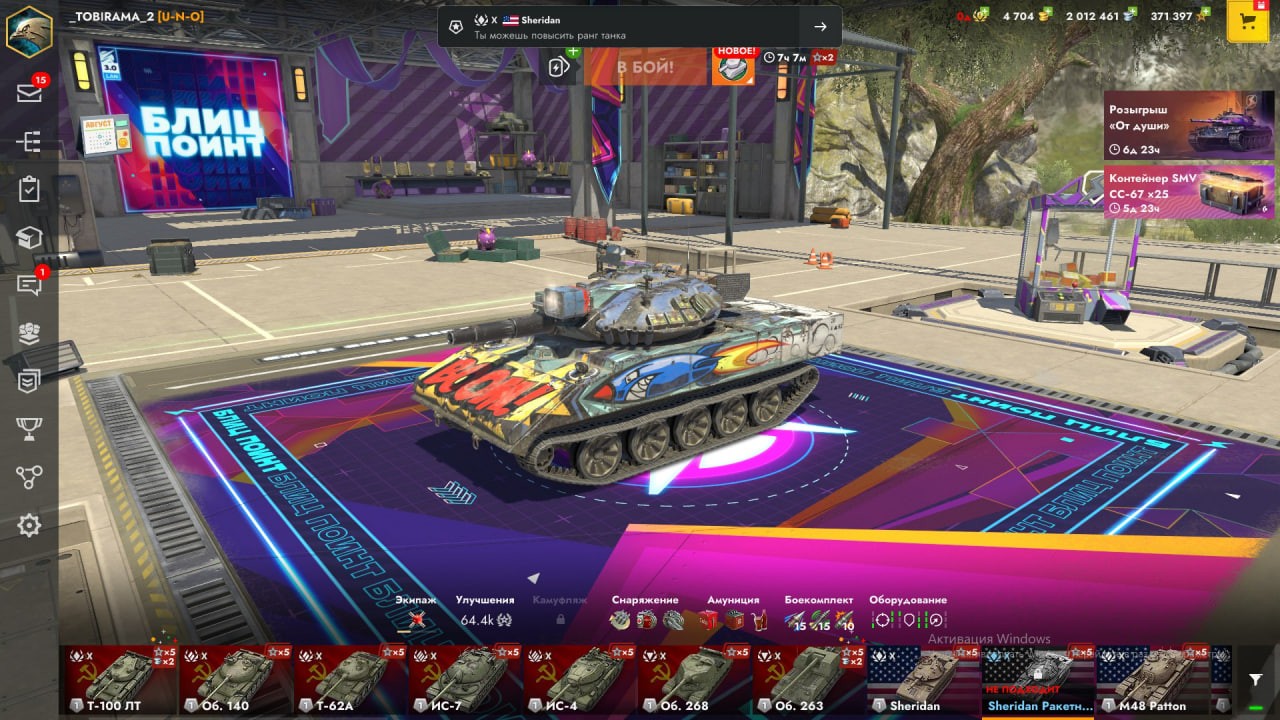Open the trophy tournaments icon
Image resolution: width=1280 pixels, height=720 pixels.
tap(29, 429)
